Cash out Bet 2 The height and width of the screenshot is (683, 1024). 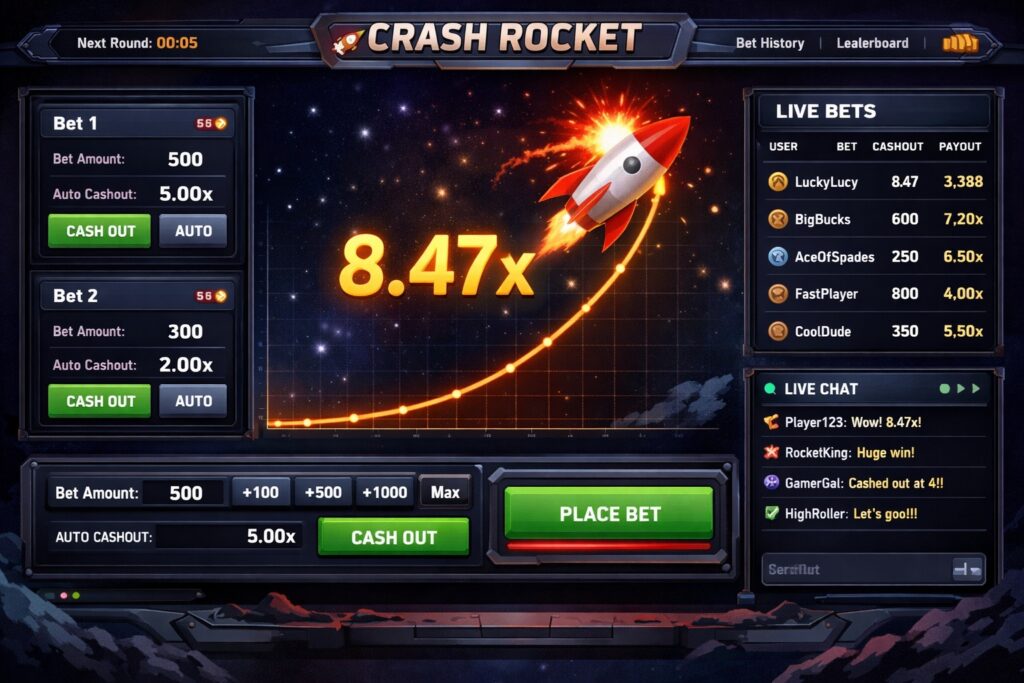pyautogui.click(x=100, y=401)
